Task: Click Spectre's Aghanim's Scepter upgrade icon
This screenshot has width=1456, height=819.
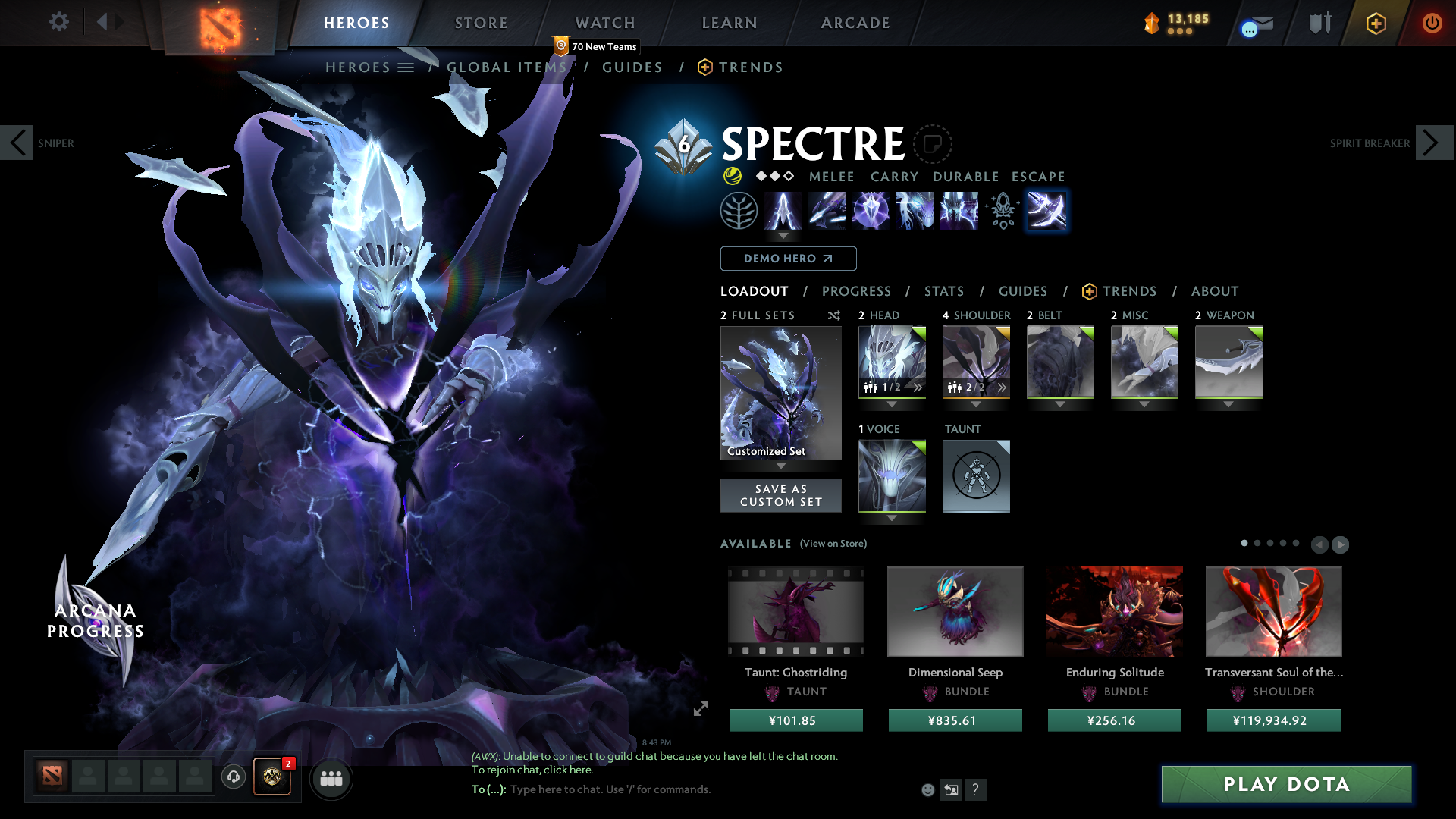Action: [x=1002, y=211]
